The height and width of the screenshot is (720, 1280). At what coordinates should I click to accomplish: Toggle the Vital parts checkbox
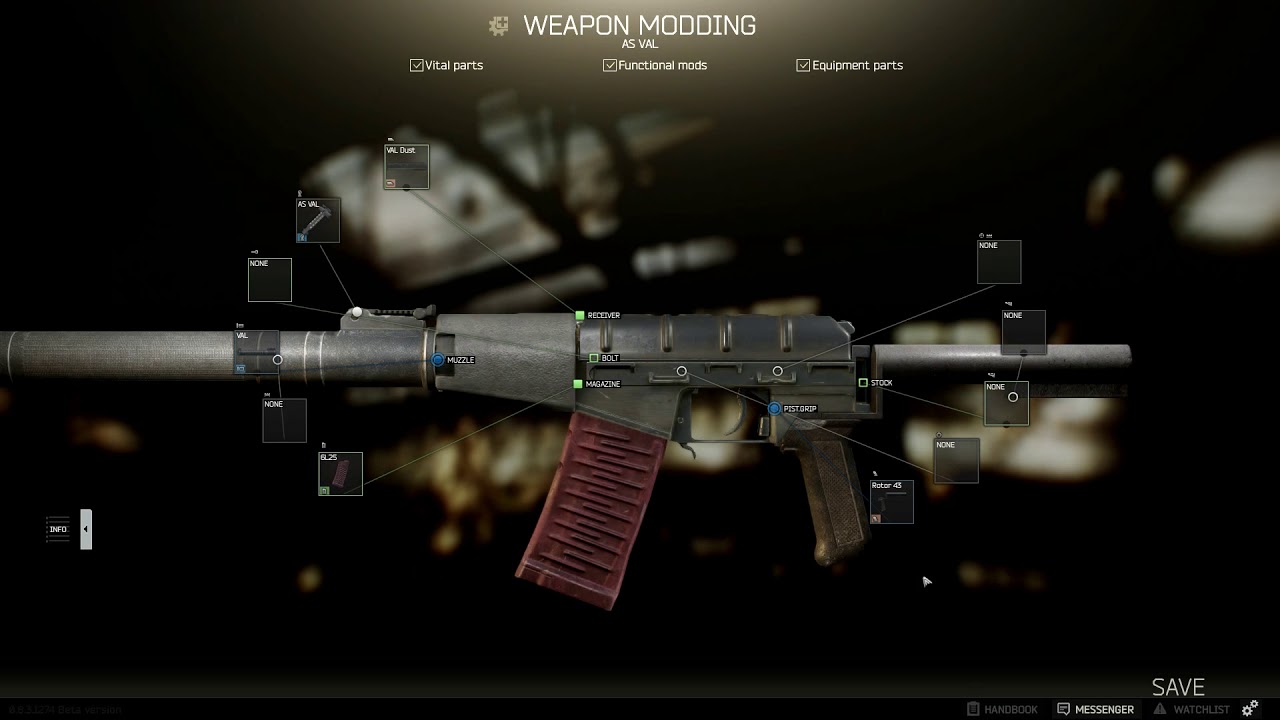coord(417,65)
